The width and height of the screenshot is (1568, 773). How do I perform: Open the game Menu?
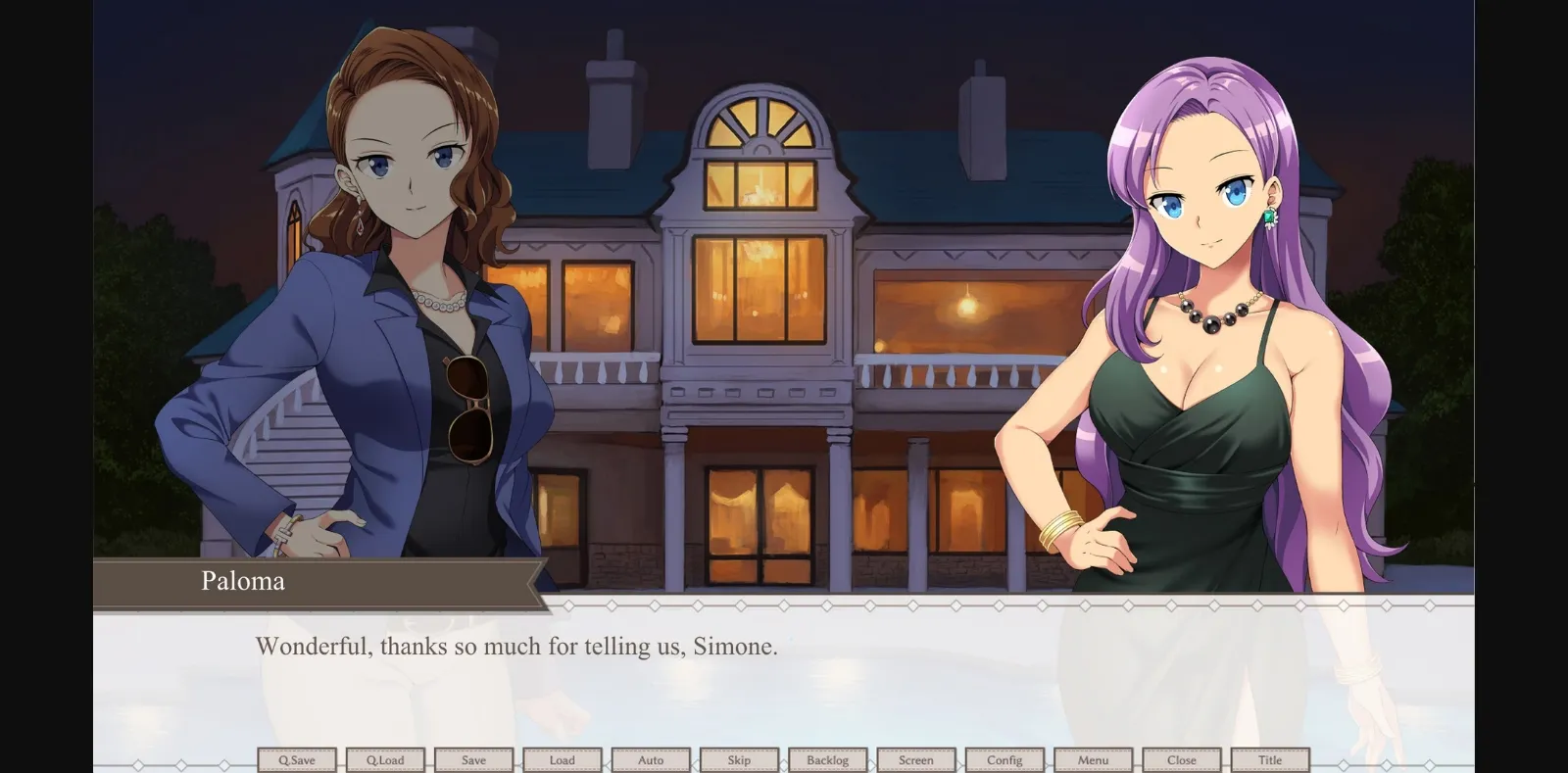pos(1094,759)
